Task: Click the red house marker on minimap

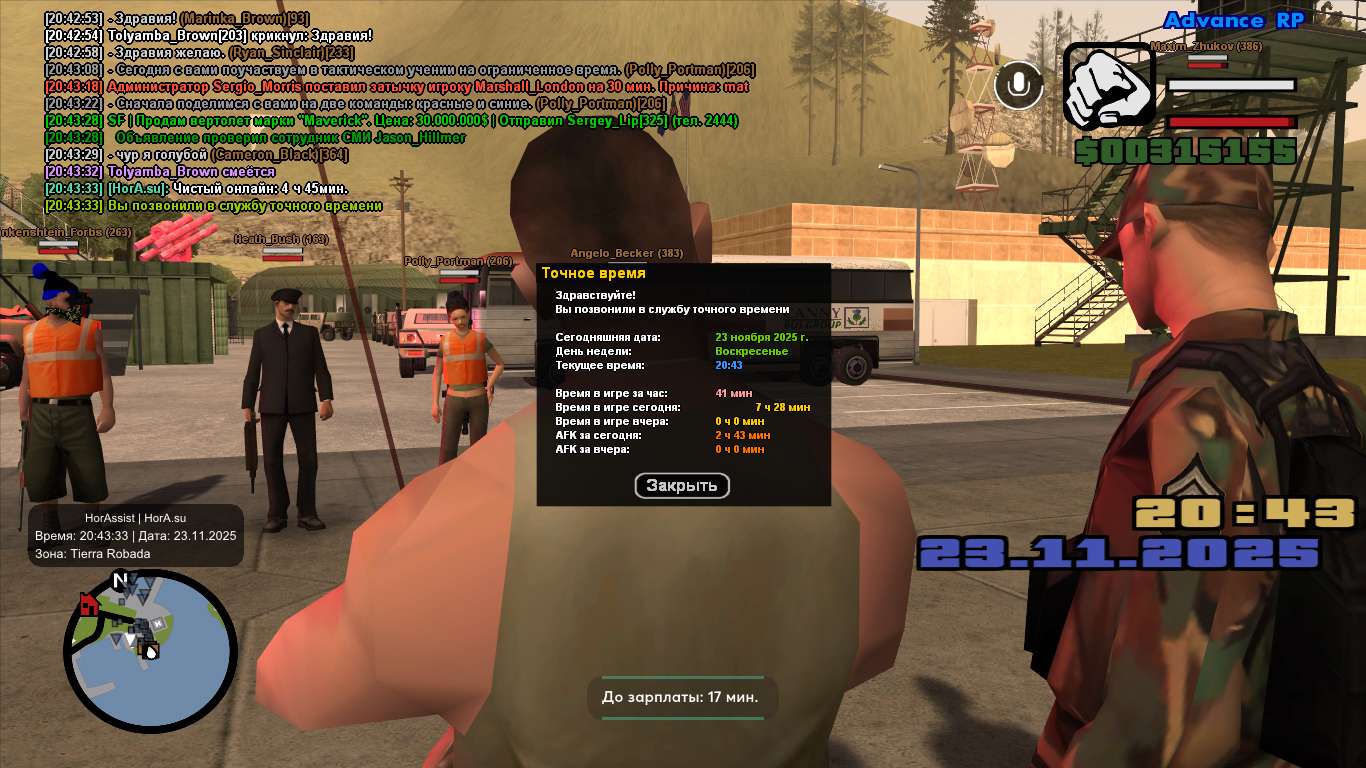Action: (x=89, y=604)
